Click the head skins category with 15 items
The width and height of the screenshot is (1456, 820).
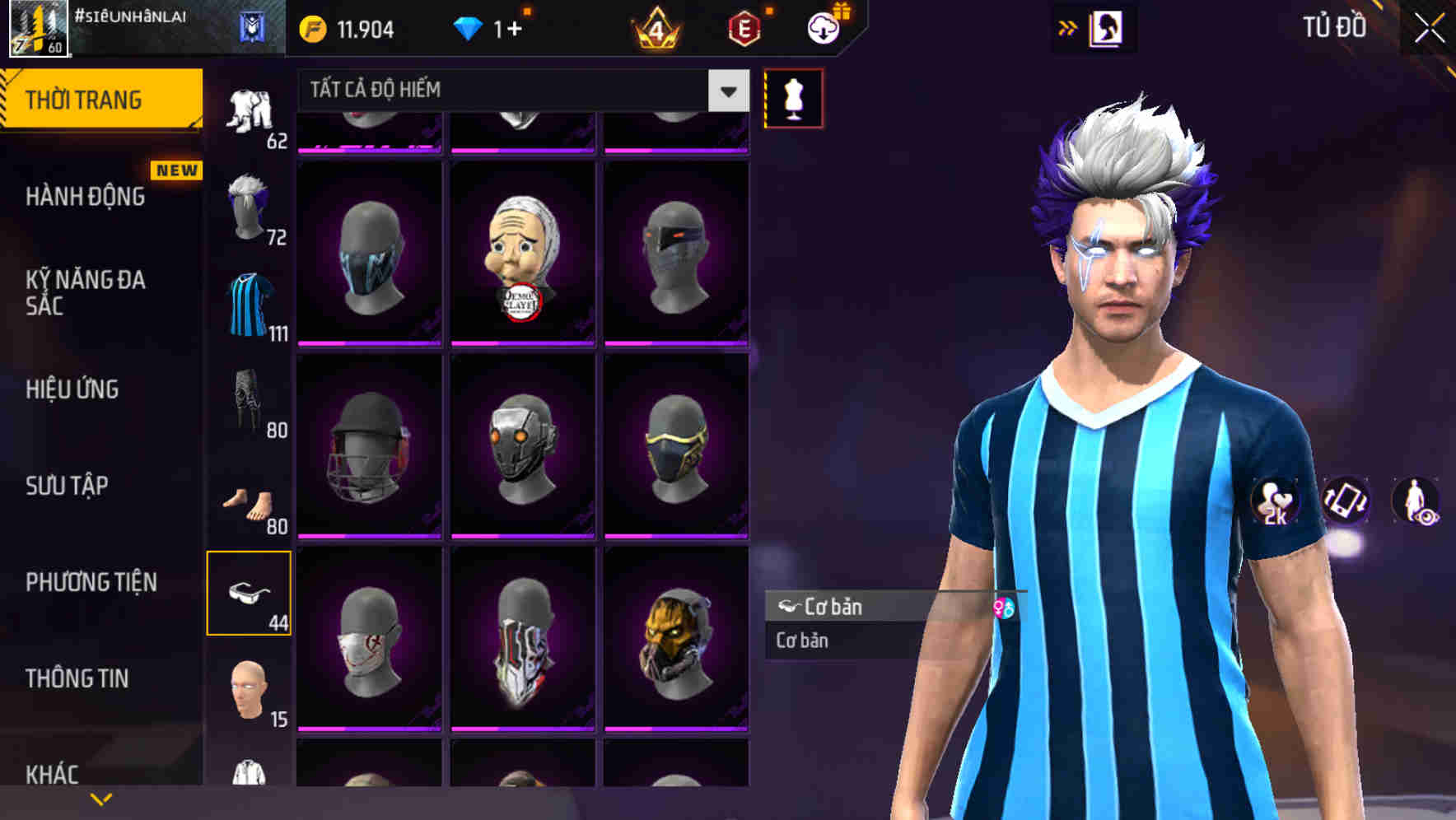(x=250, y=690)
